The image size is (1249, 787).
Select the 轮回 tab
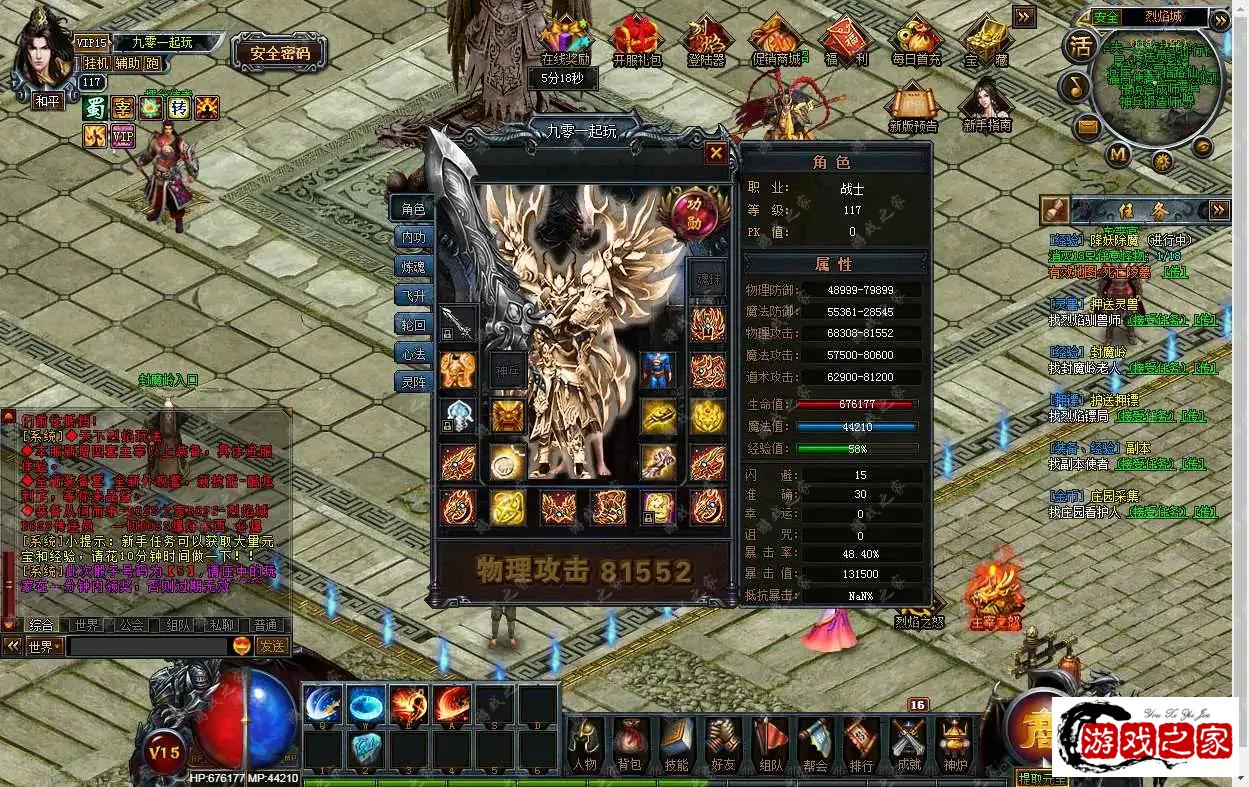click(413, 324)
